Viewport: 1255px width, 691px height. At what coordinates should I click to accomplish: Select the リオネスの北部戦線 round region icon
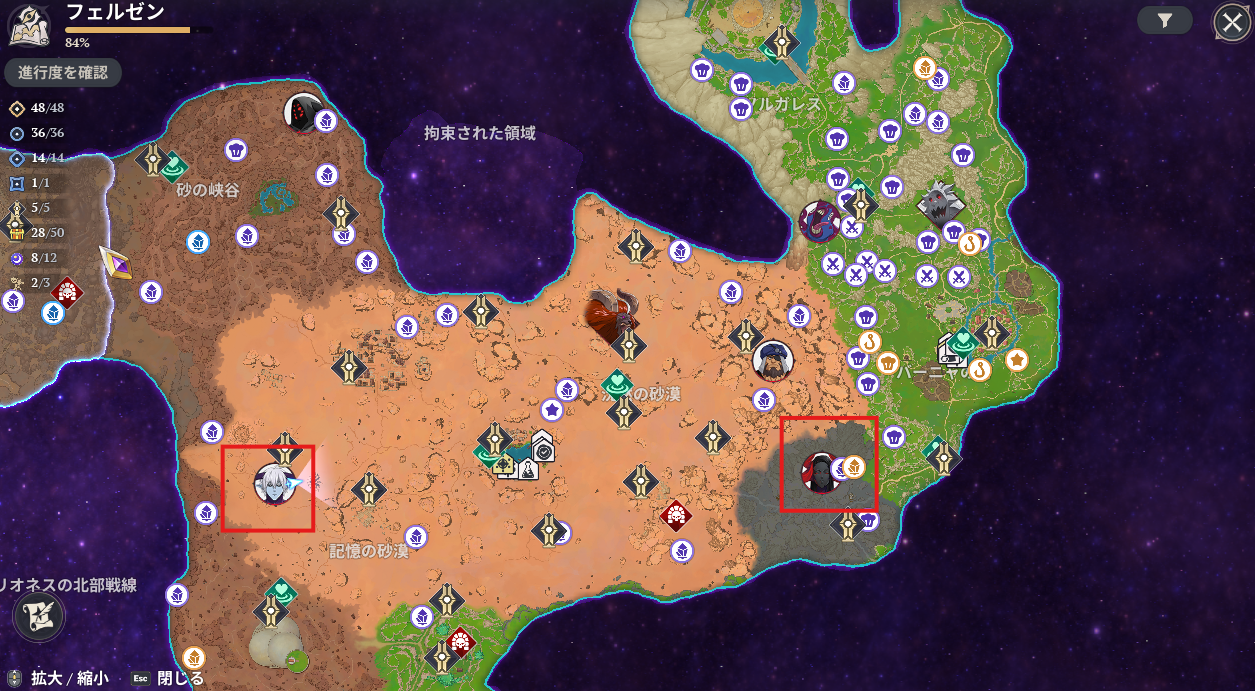pyautogui.click(x=39, y=616)
